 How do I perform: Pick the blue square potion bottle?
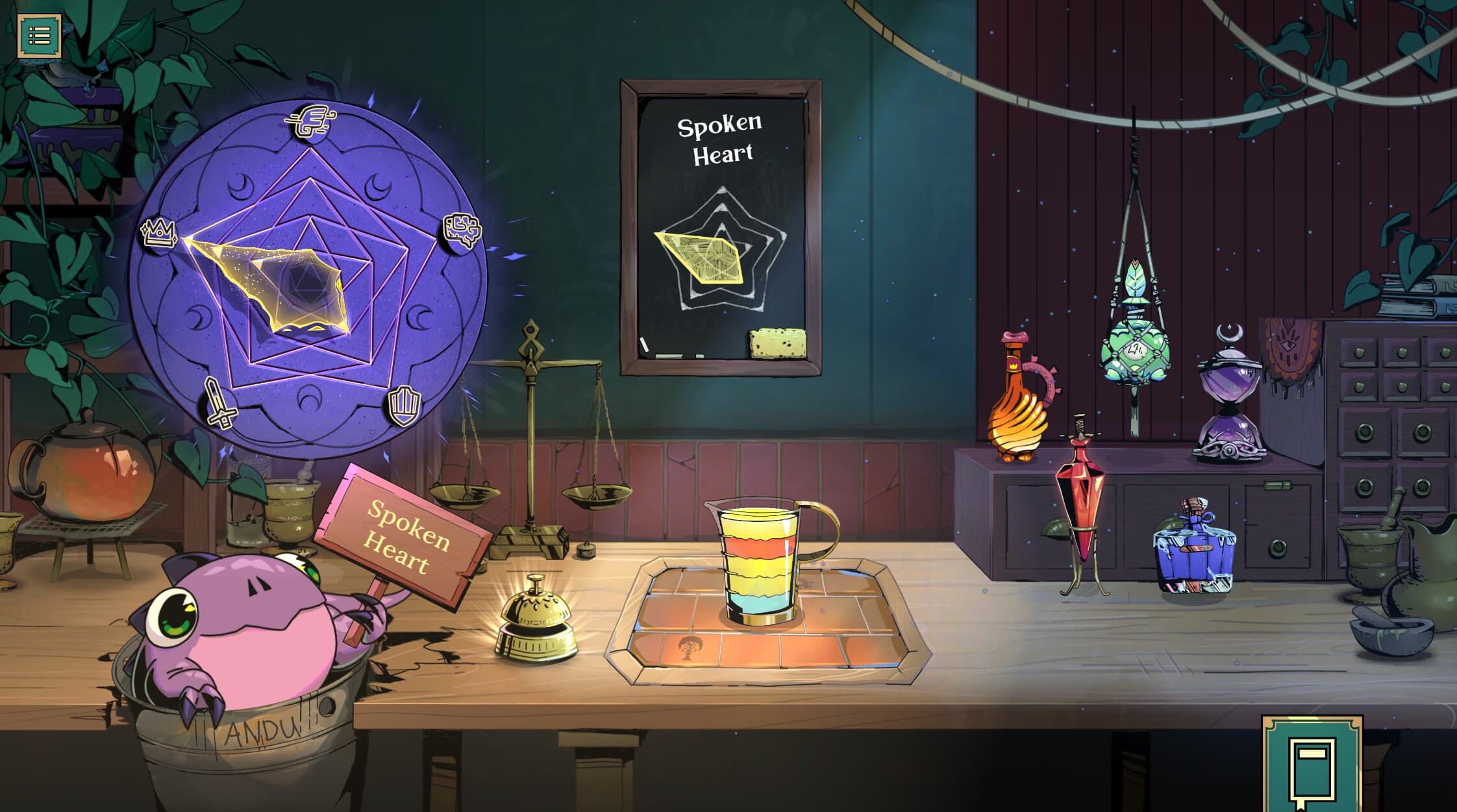pyautogui.click(x=1195, y=548)
